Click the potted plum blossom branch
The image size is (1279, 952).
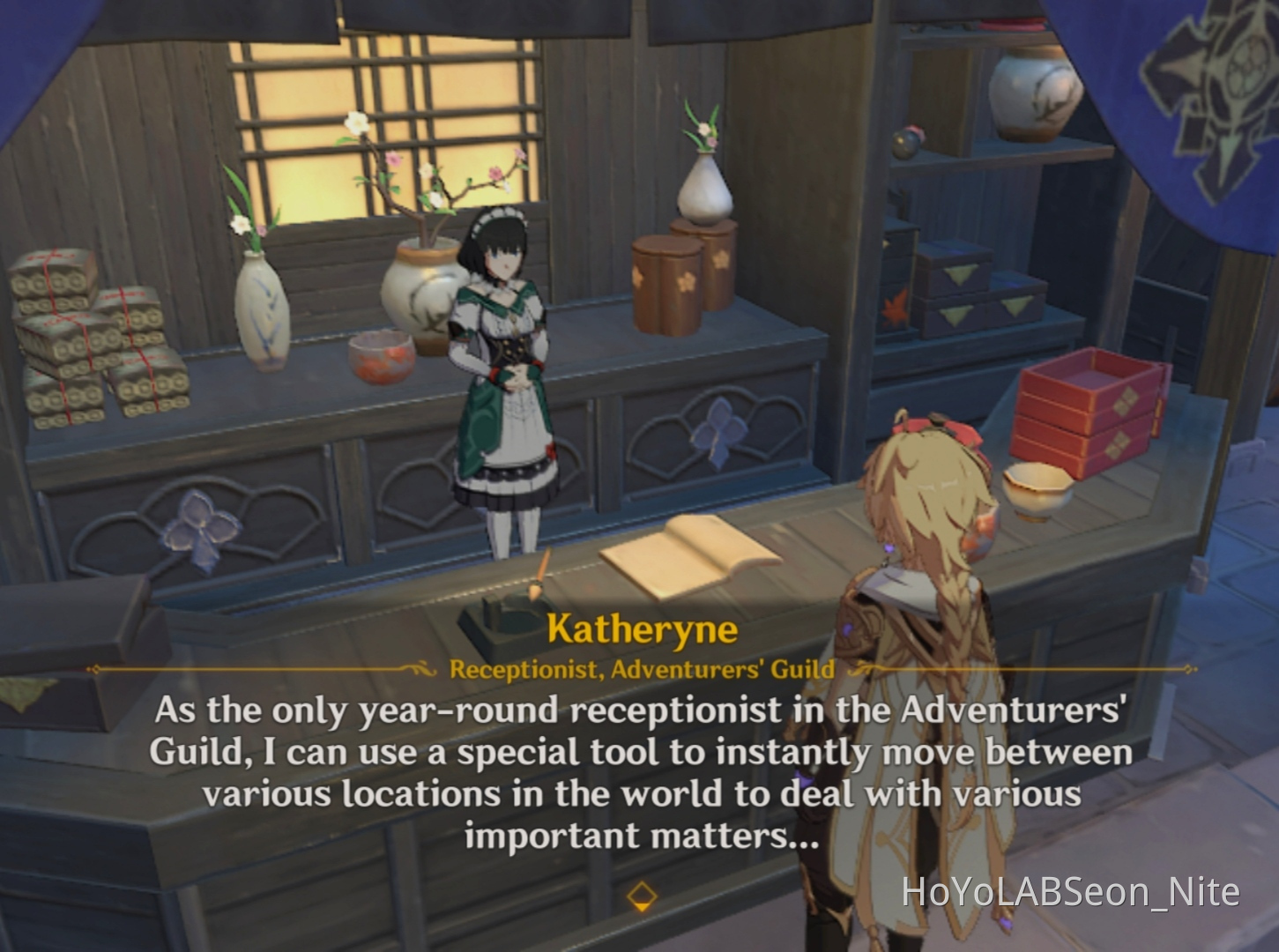coord(423,247)
